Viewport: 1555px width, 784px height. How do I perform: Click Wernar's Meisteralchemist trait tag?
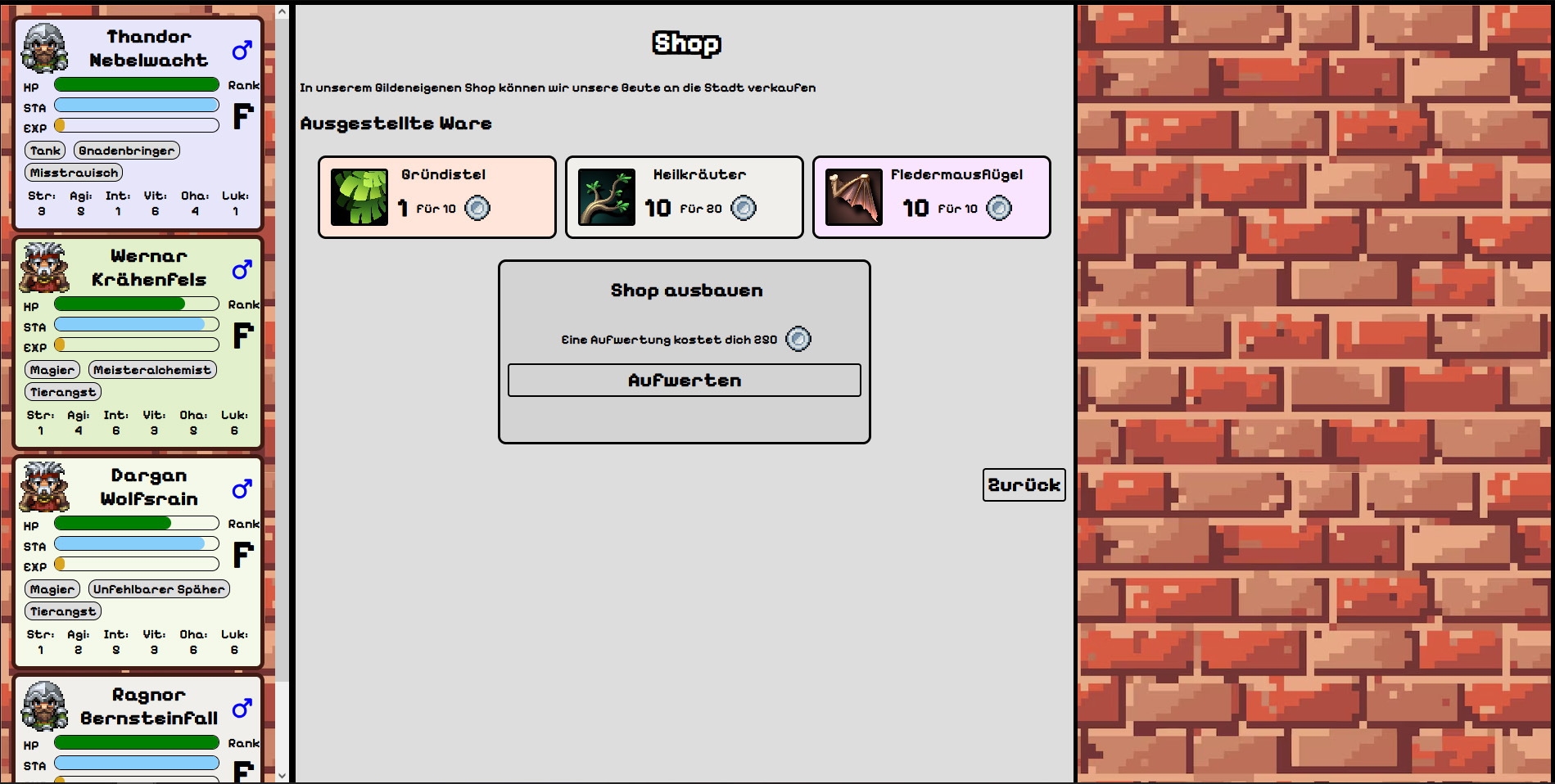click(152, 370)
